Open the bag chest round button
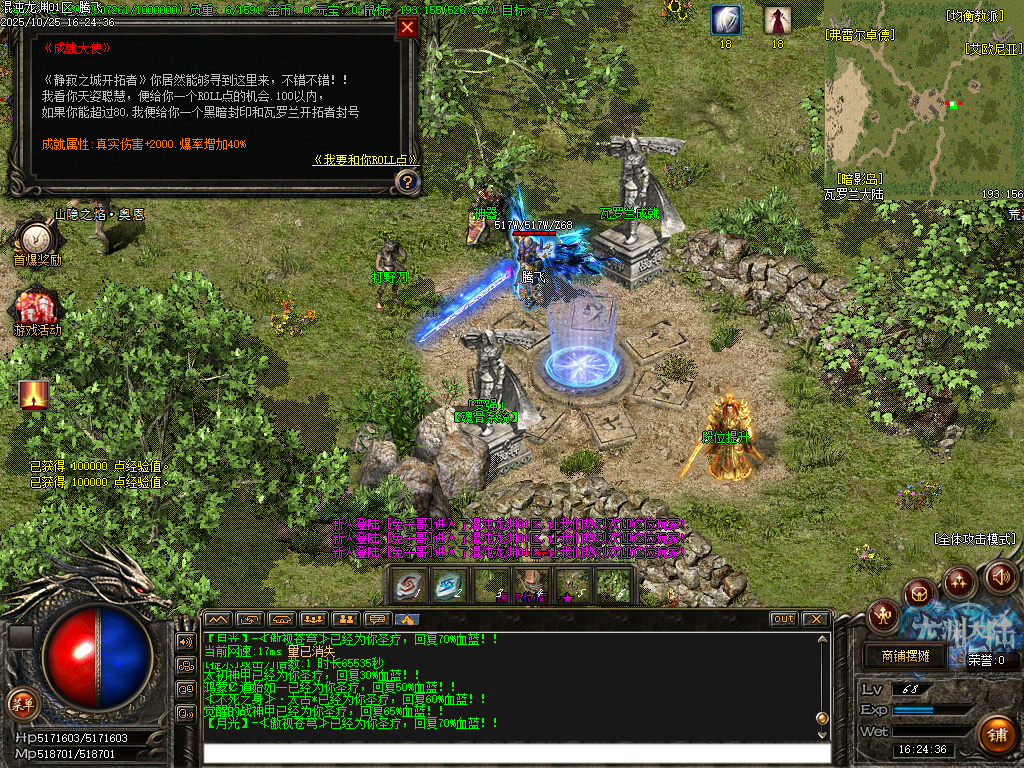Viewport: 1024px width, 768px height. click(919, 595)
